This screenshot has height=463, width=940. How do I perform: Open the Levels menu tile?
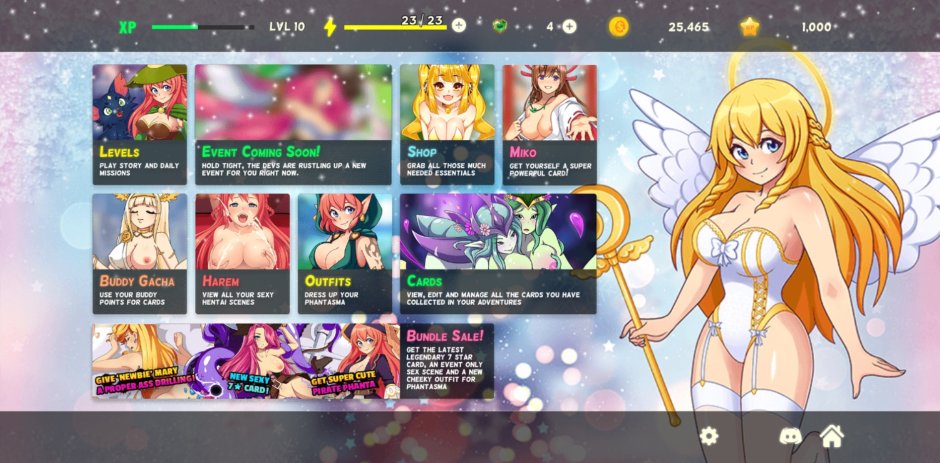(140, 124)
